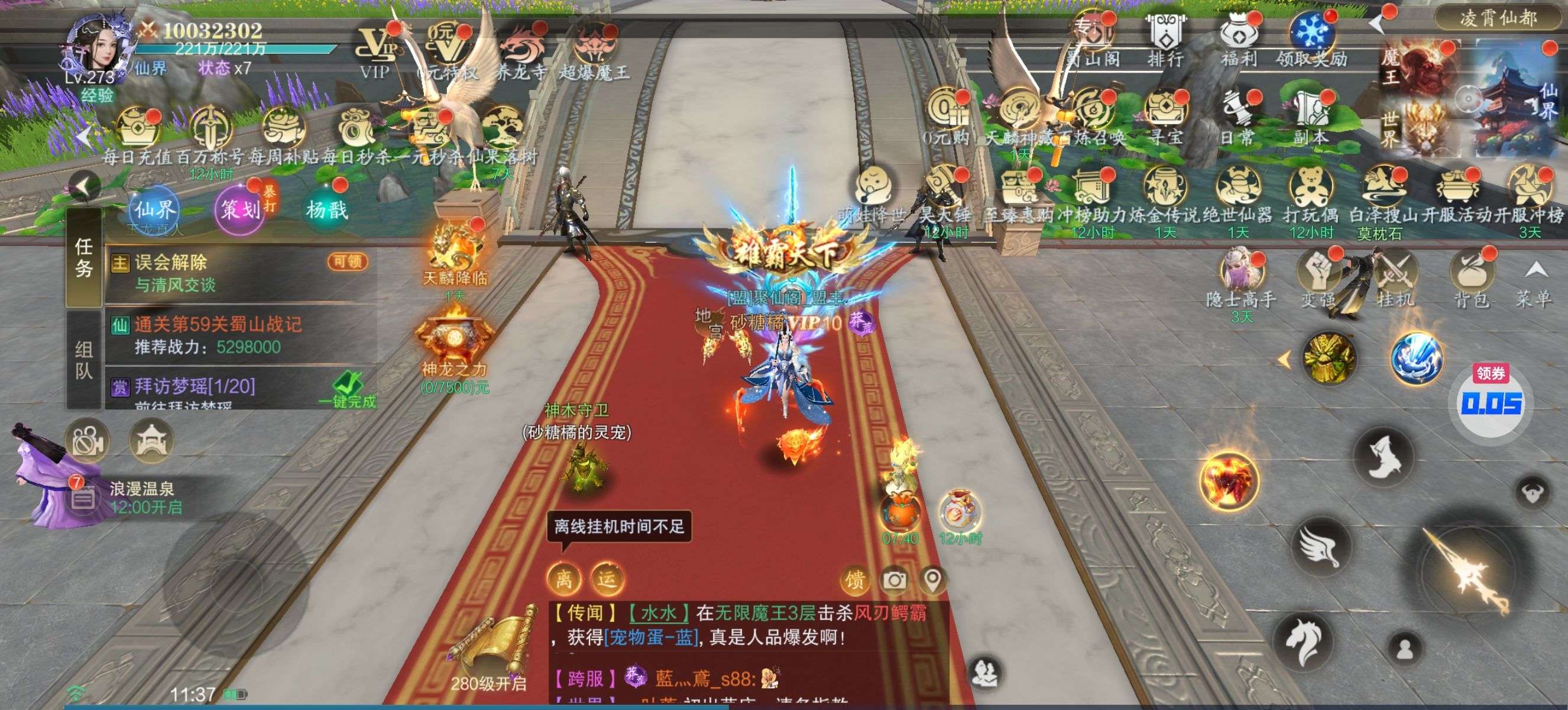Open the 排行 ranking icon
Image resolution: width=1568 pixels, height=710 pixels.
tap(1165, 40)
